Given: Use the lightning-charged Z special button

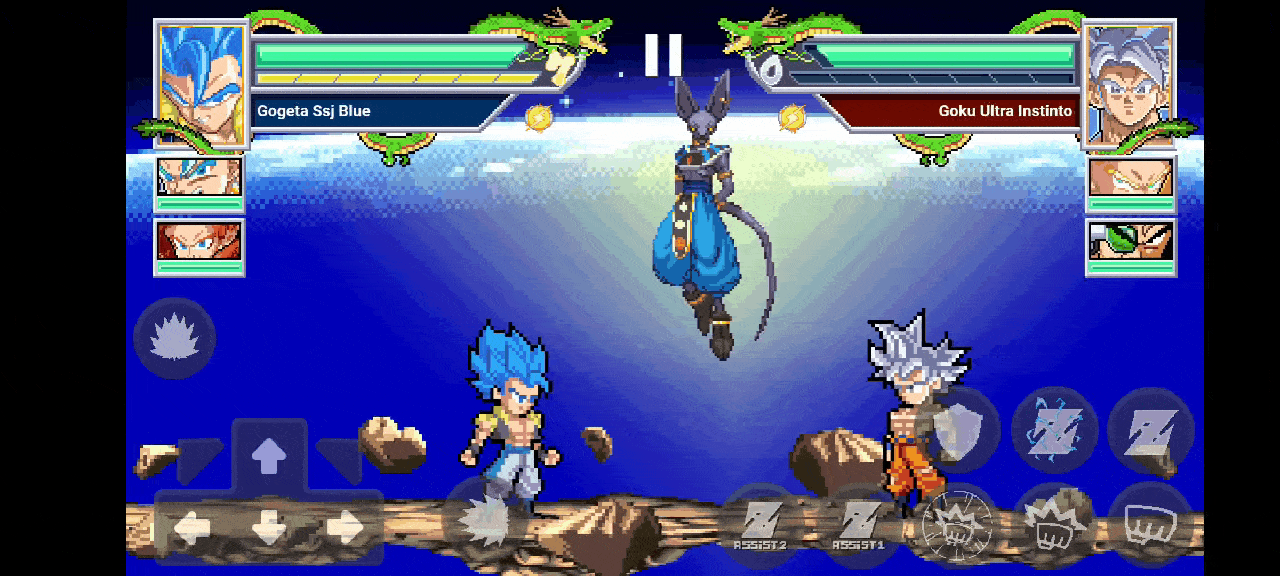Looking at the screenshot, I should click(x=1054, y=430).
